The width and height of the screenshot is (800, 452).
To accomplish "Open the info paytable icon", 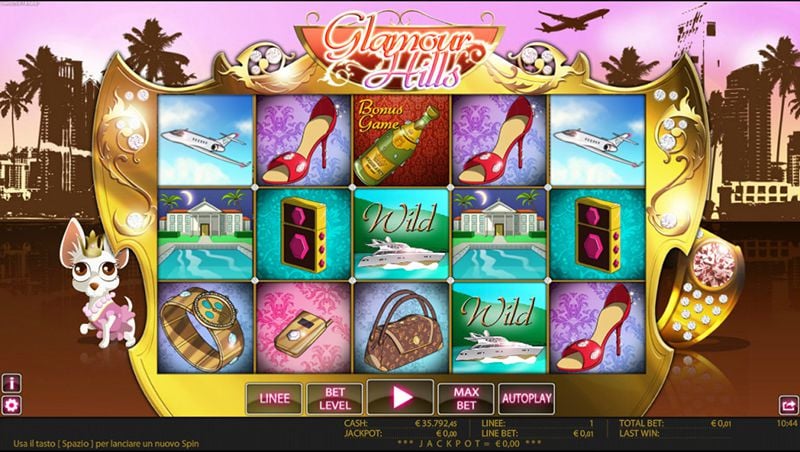I will pyautogui.click(x=12, y=383).
